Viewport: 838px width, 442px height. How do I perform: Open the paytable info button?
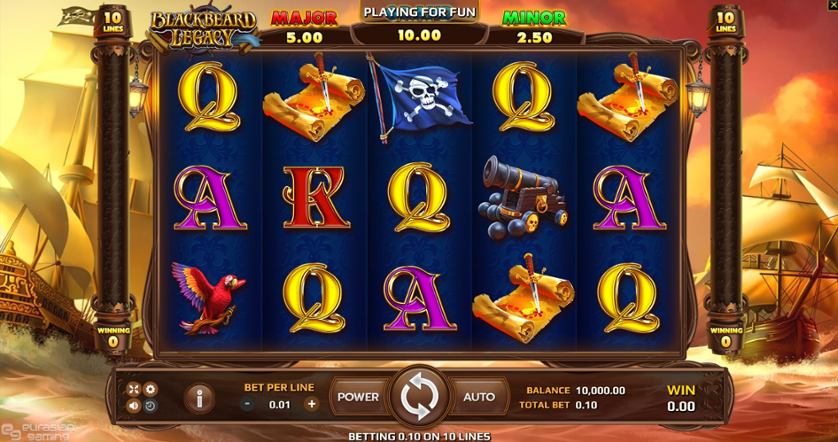pos(199,398)
